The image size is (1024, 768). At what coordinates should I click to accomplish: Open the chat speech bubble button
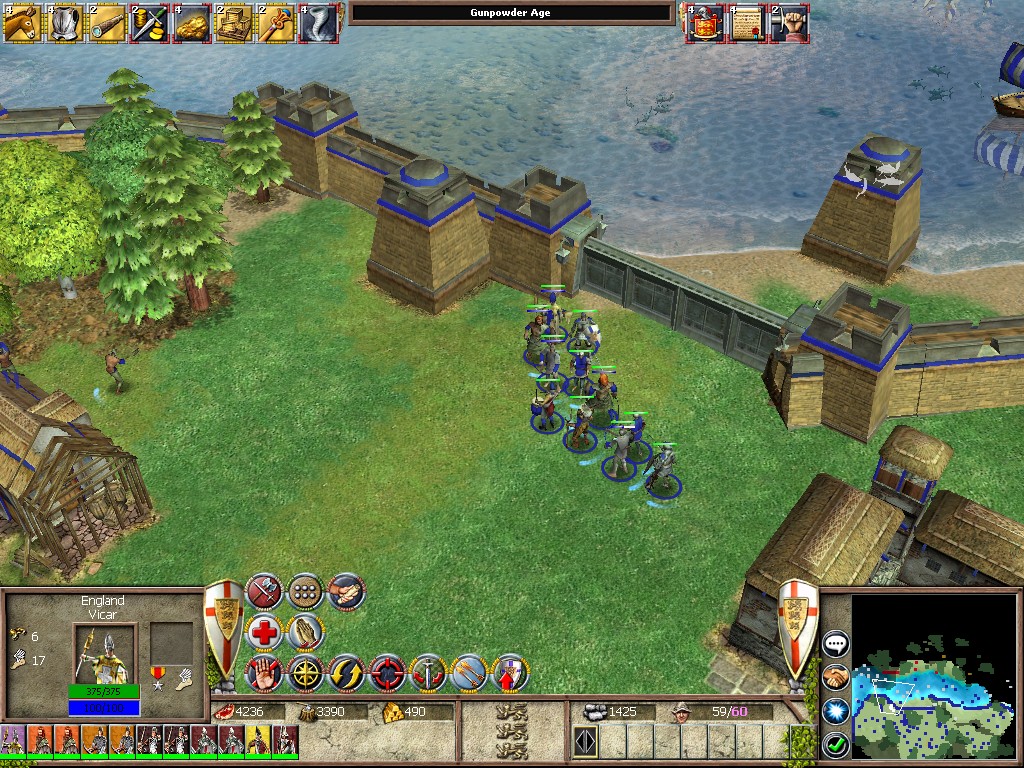point(835,644)
